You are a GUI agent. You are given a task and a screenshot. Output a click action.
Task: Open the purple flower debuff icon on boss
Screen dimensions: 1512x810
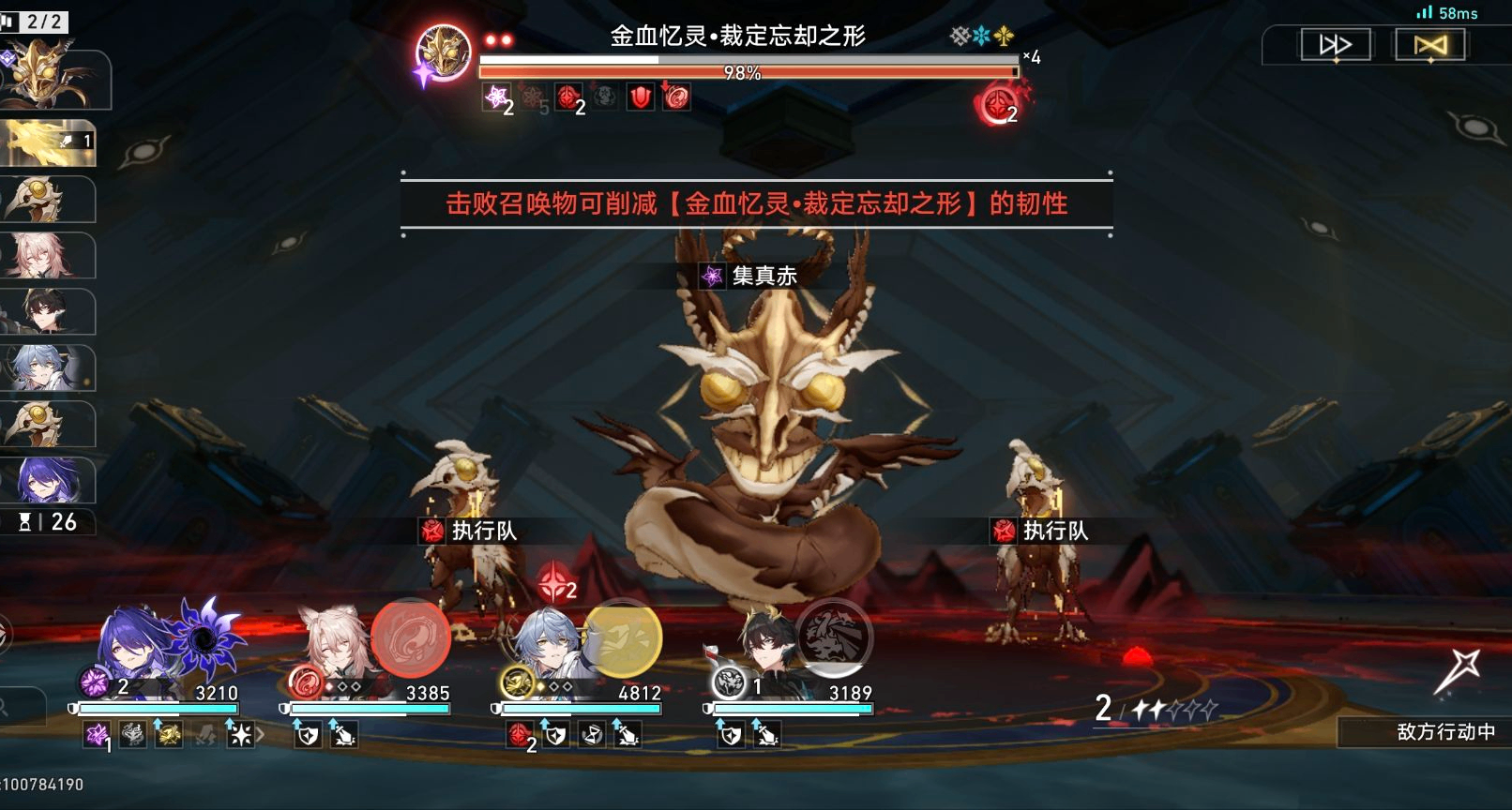pos(497,98)
